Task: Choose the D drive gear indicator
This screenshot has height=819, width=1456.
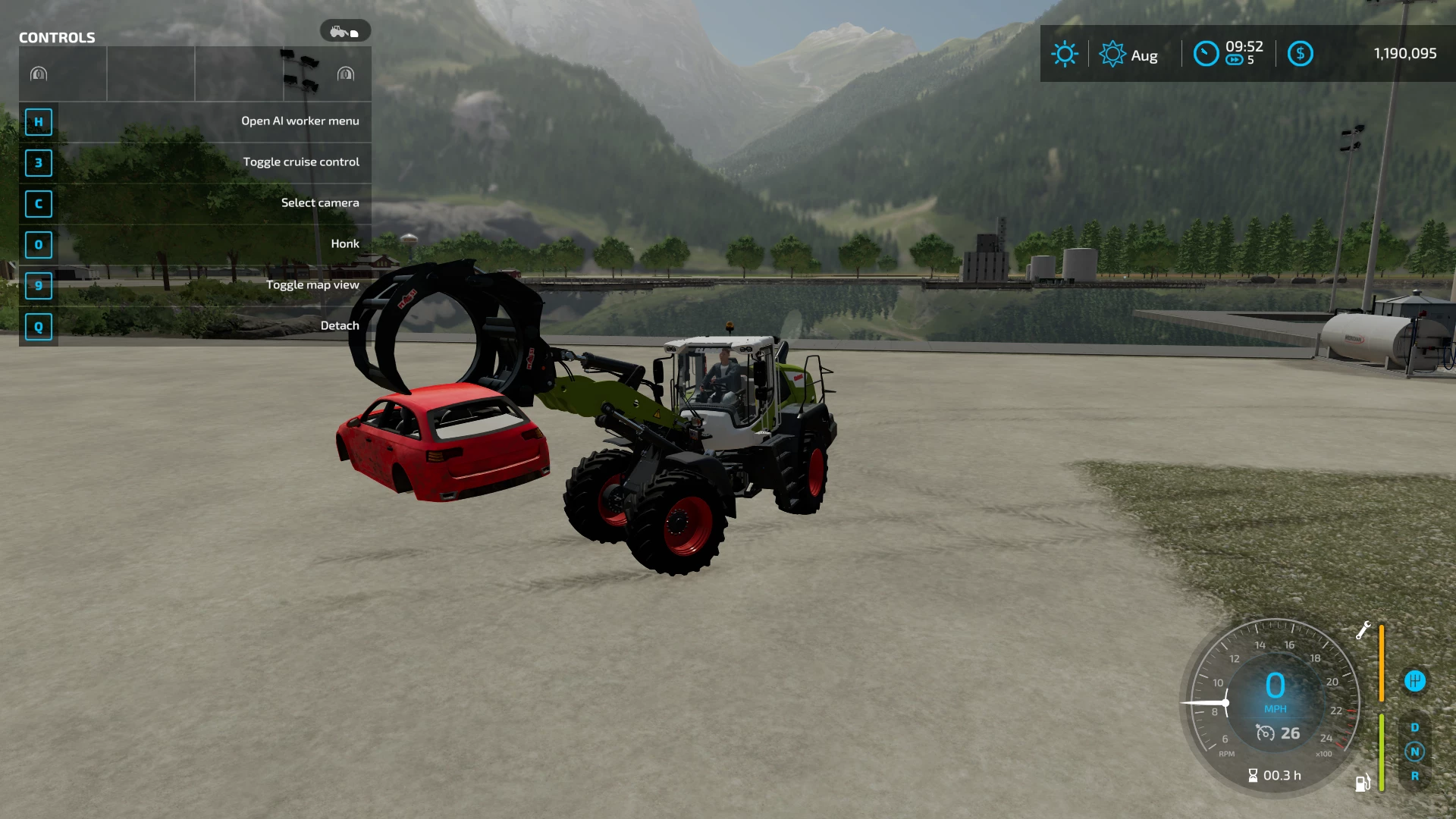Action: 1414,727
